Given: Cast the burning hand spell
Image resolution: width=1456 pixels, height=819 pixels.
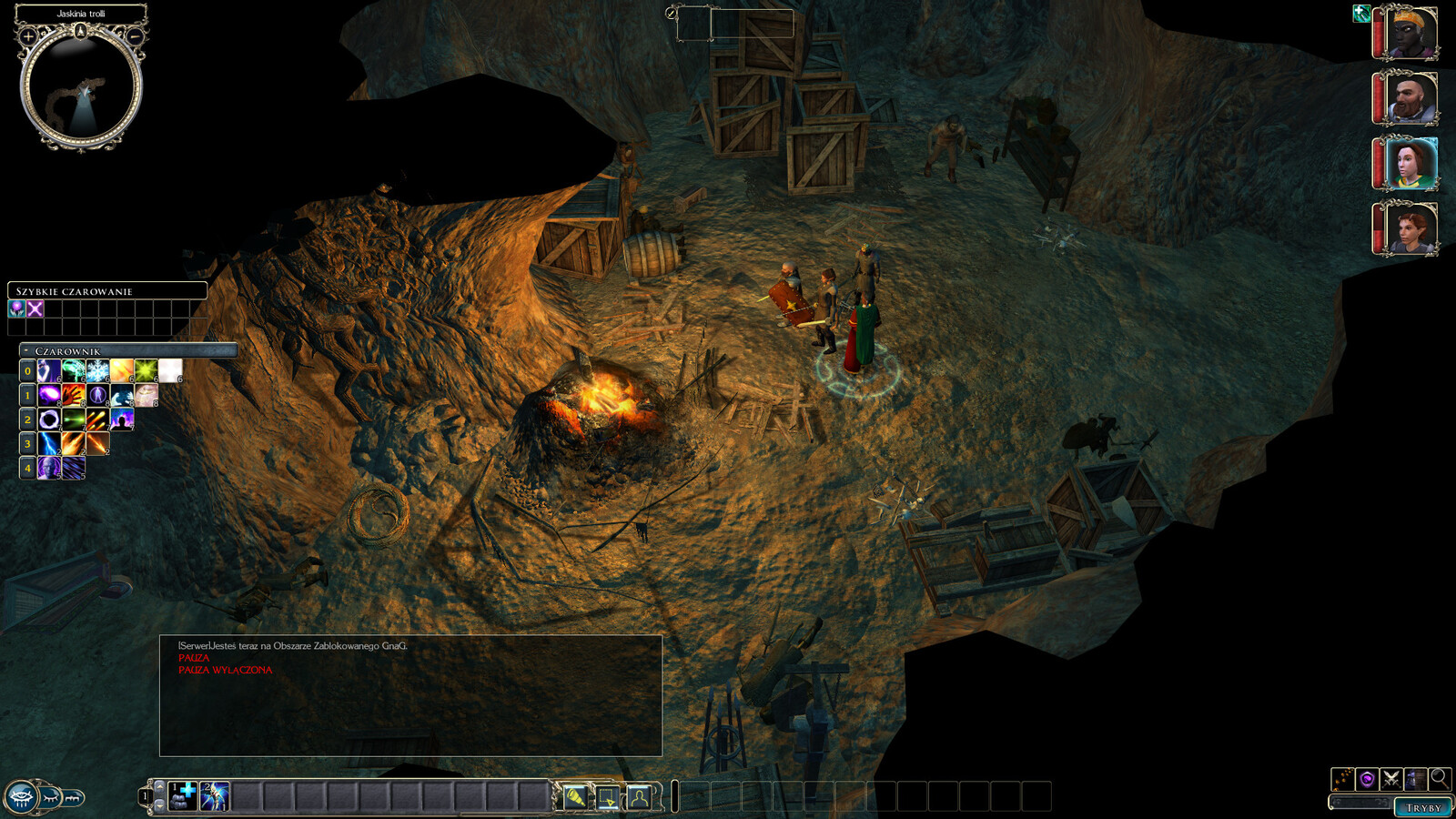Looking at the screenshot, I should [x=74, y=395].
